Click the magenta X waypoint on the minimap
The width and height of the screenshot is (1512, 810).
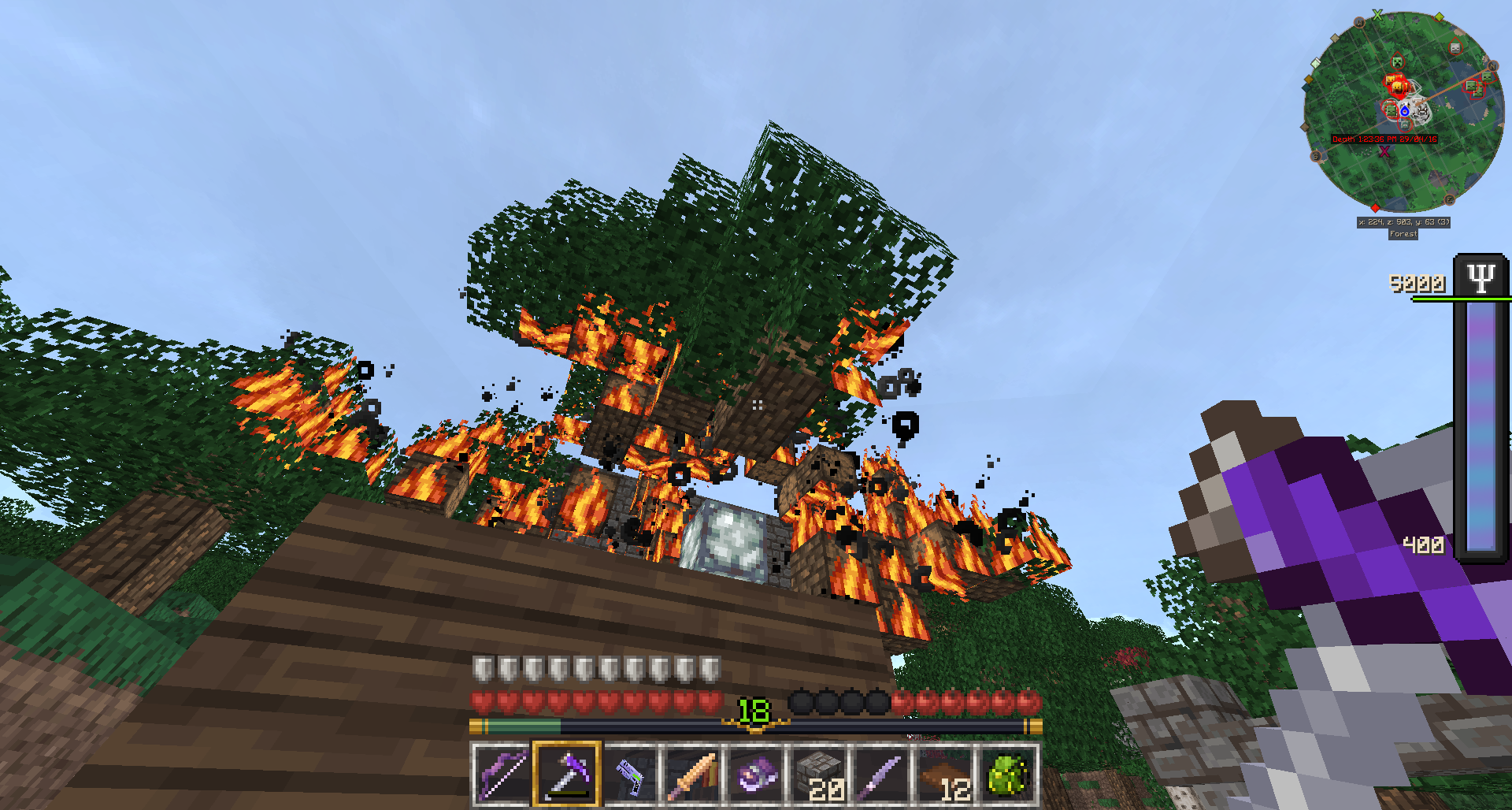tap(1384, 151)
